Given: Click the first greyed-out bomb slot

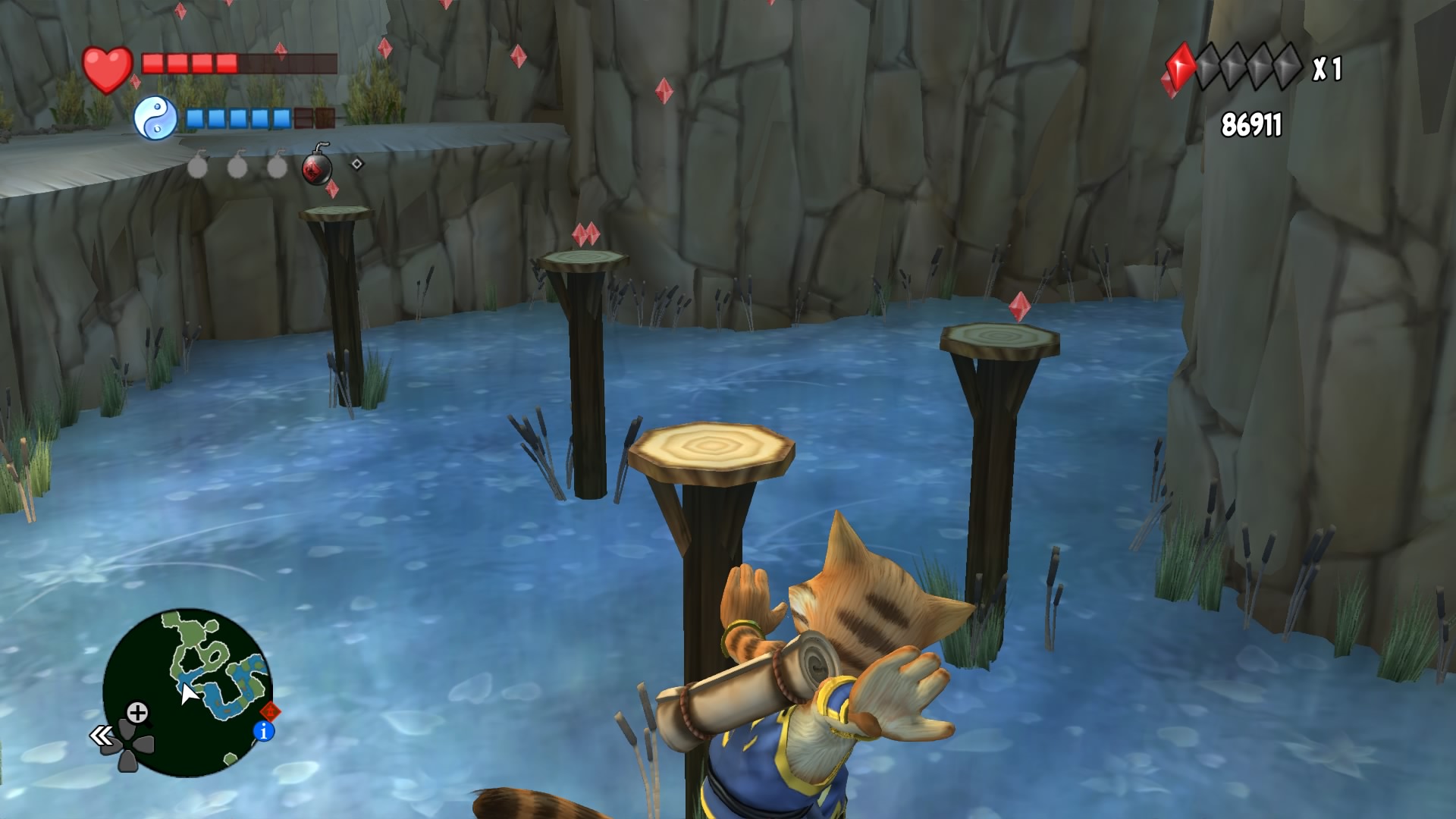Looking at the screenshot, I should [197, 166].
